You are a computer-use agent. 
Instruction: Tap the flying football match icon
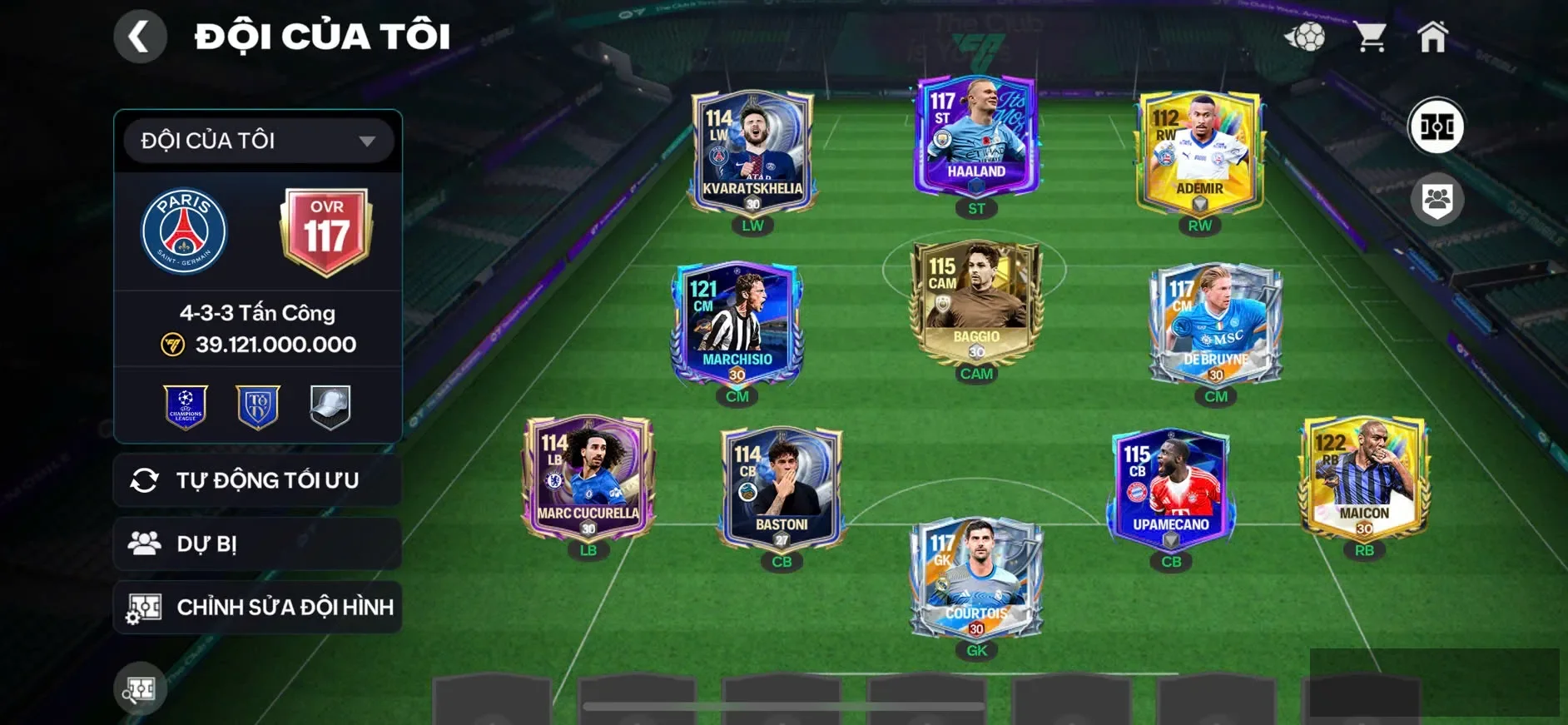pyautogui.click(x=1307, y=35)
